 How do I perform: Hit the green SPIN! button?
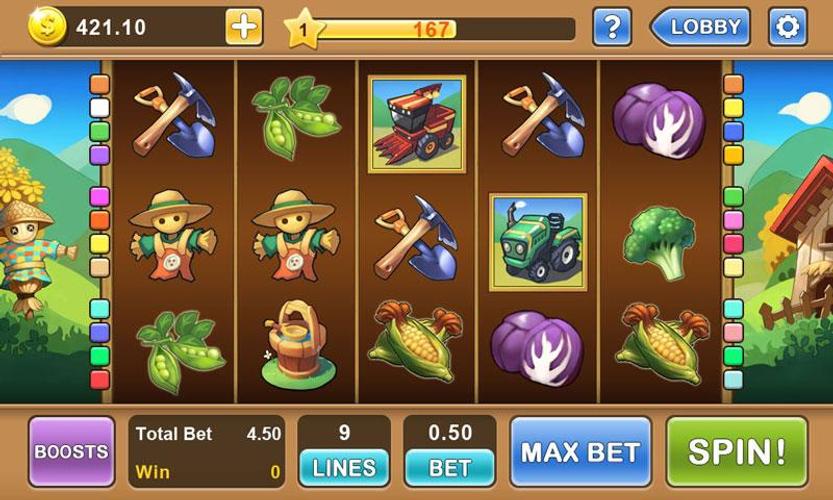point(736,451)
